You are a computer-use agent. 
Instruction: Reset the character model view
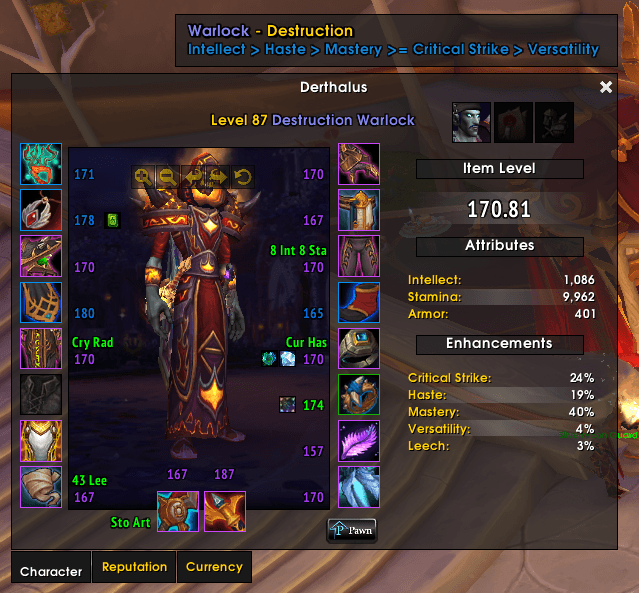(243, 178)
